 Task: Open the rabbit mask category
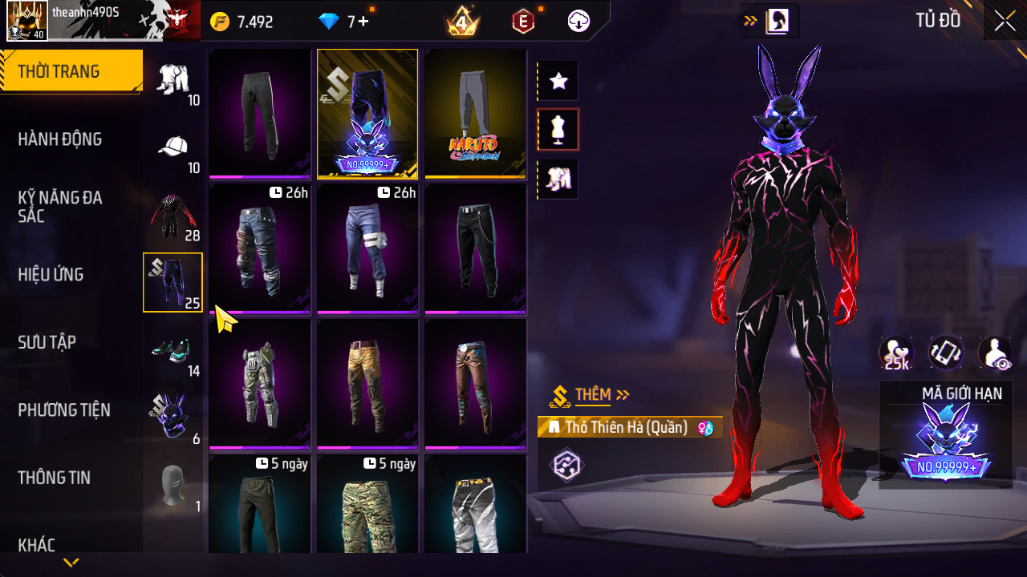point(171,416)
